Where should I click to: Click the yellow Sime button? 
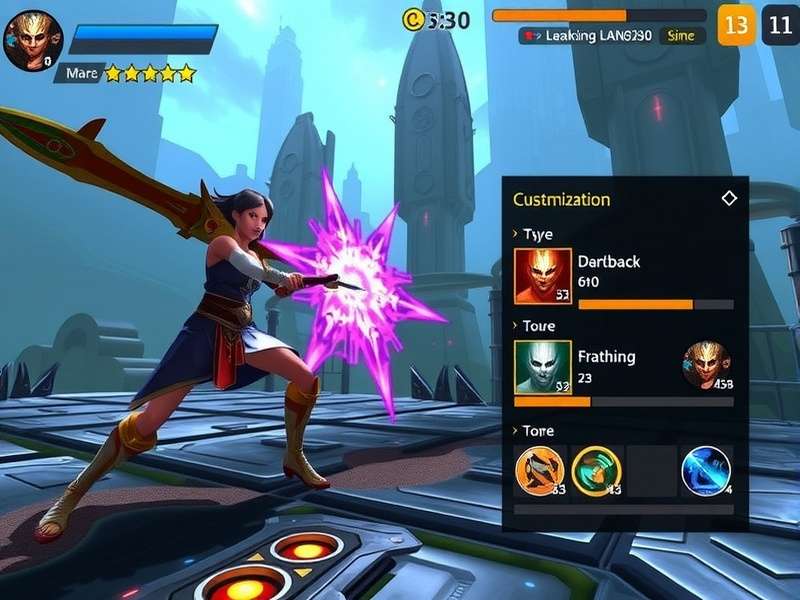[x=681, y=36]
